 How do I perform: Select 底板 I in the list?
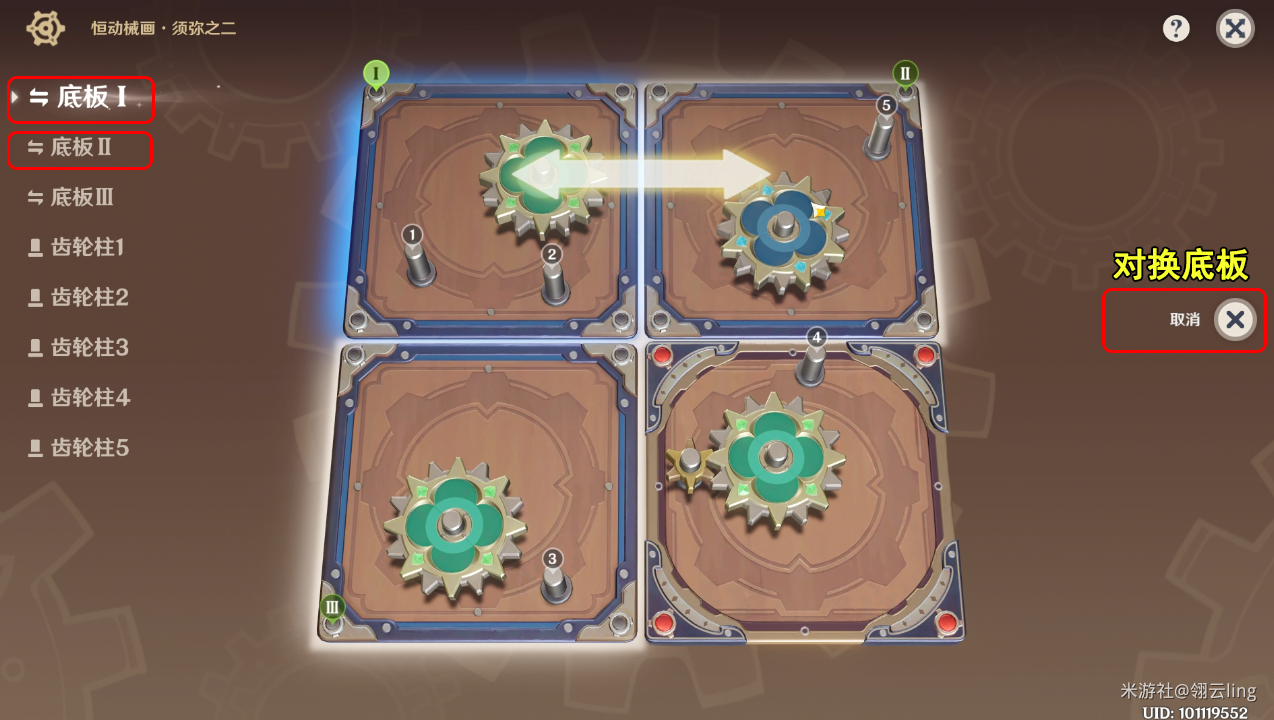[82, 98]
